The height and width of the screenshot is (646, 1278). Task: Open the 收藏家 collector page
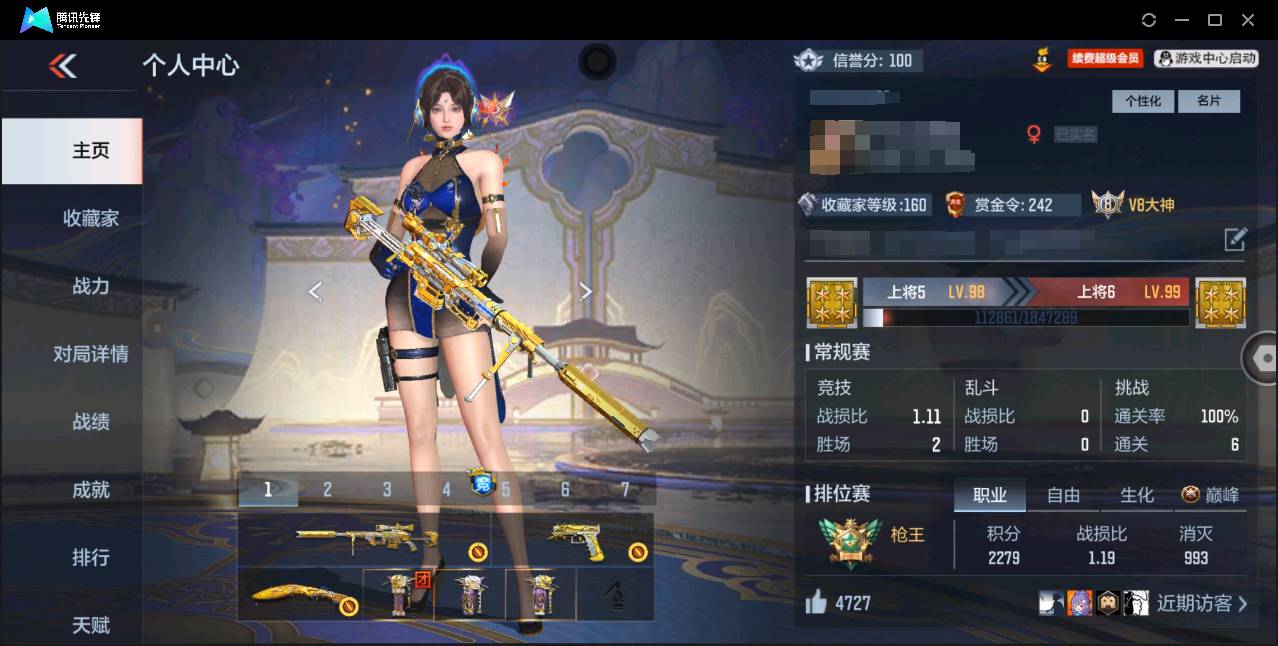[x=90, y=218]
